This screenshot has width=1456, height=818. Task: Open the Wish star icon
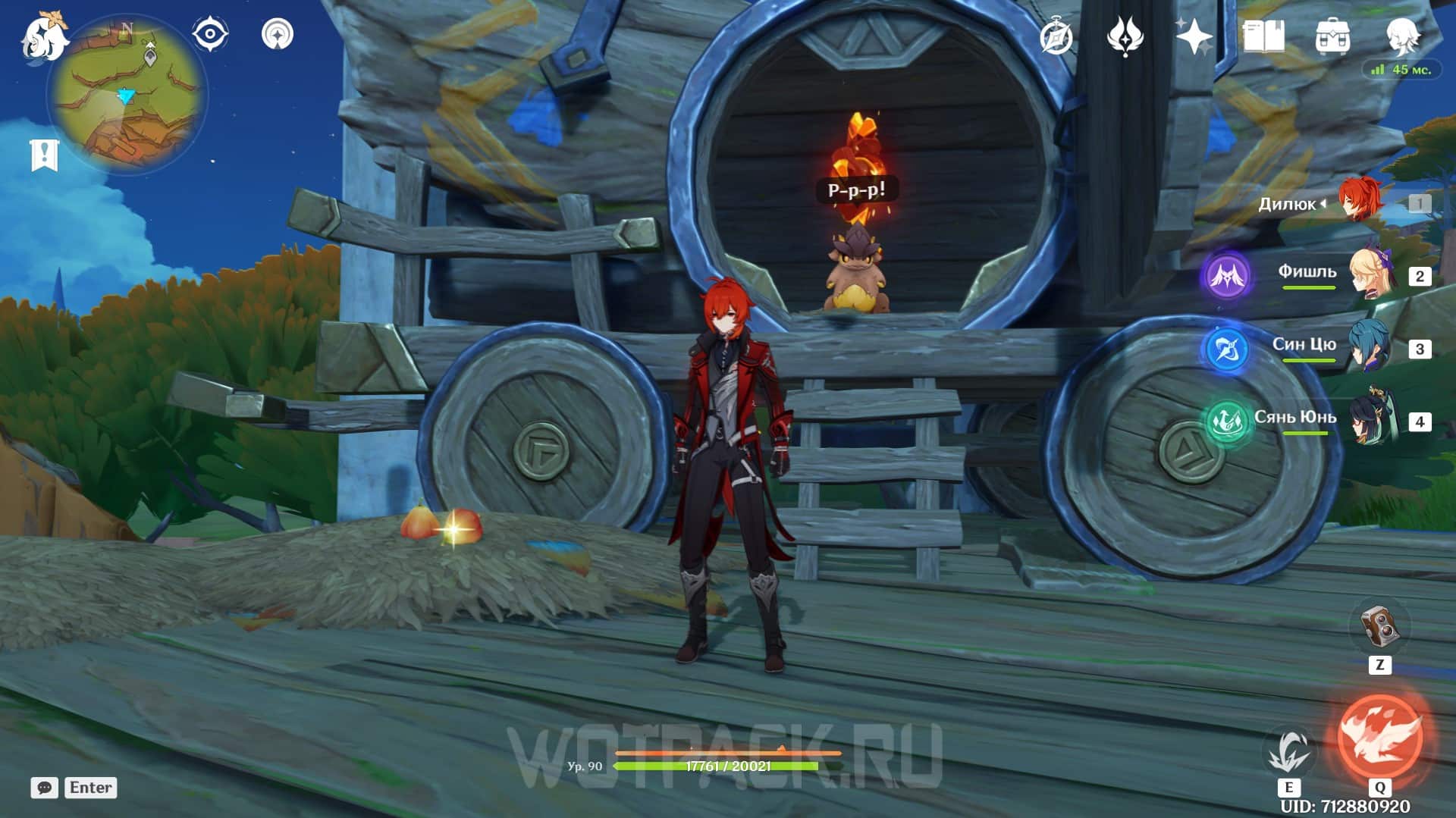(x=1193, y=36)
